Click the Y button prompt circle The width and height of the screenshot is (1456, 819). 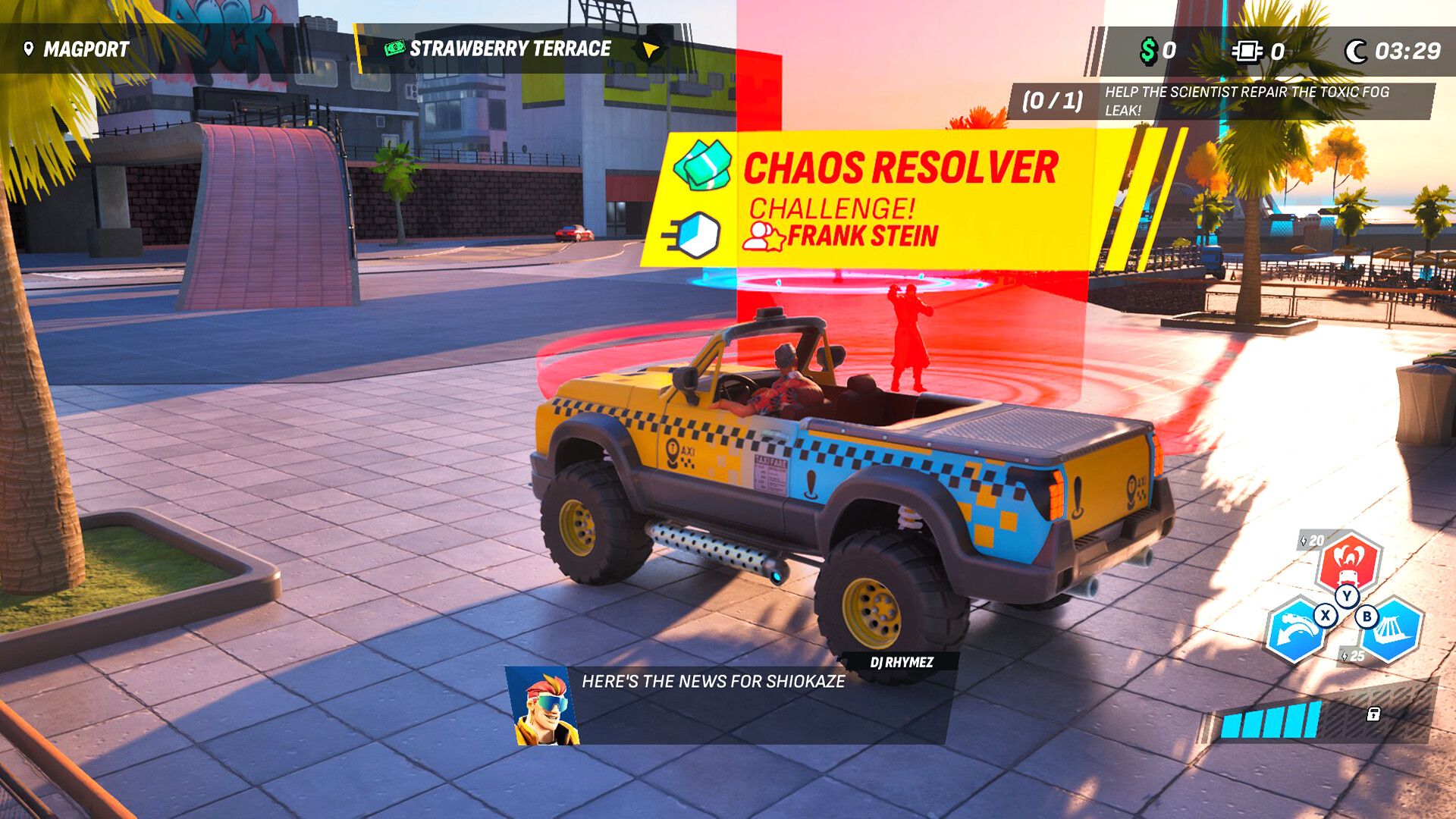(1347, 596)
